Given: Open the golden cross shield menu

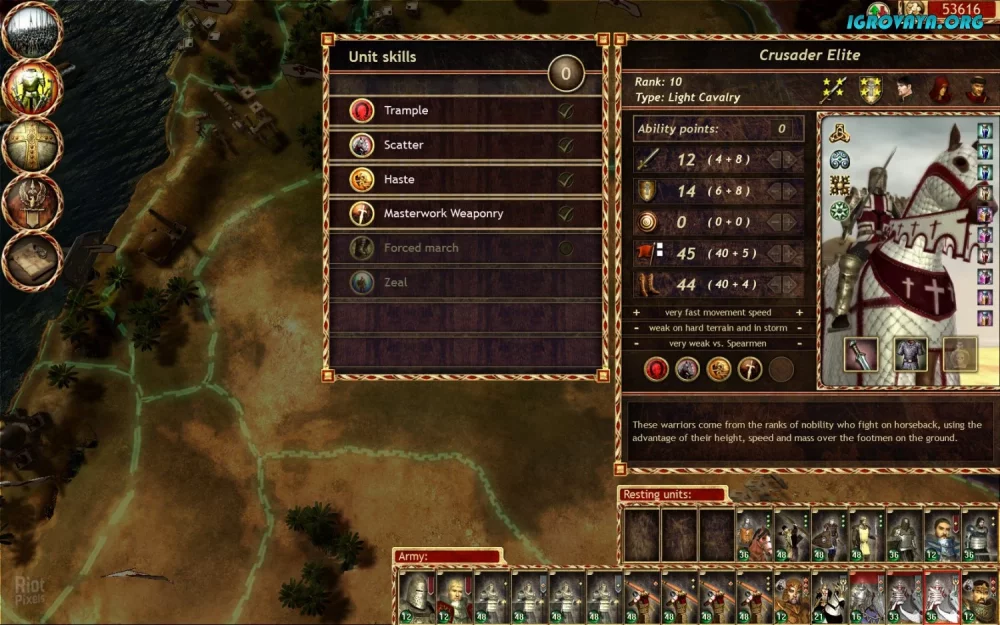Looking at the screenshot, I should 33,146.
